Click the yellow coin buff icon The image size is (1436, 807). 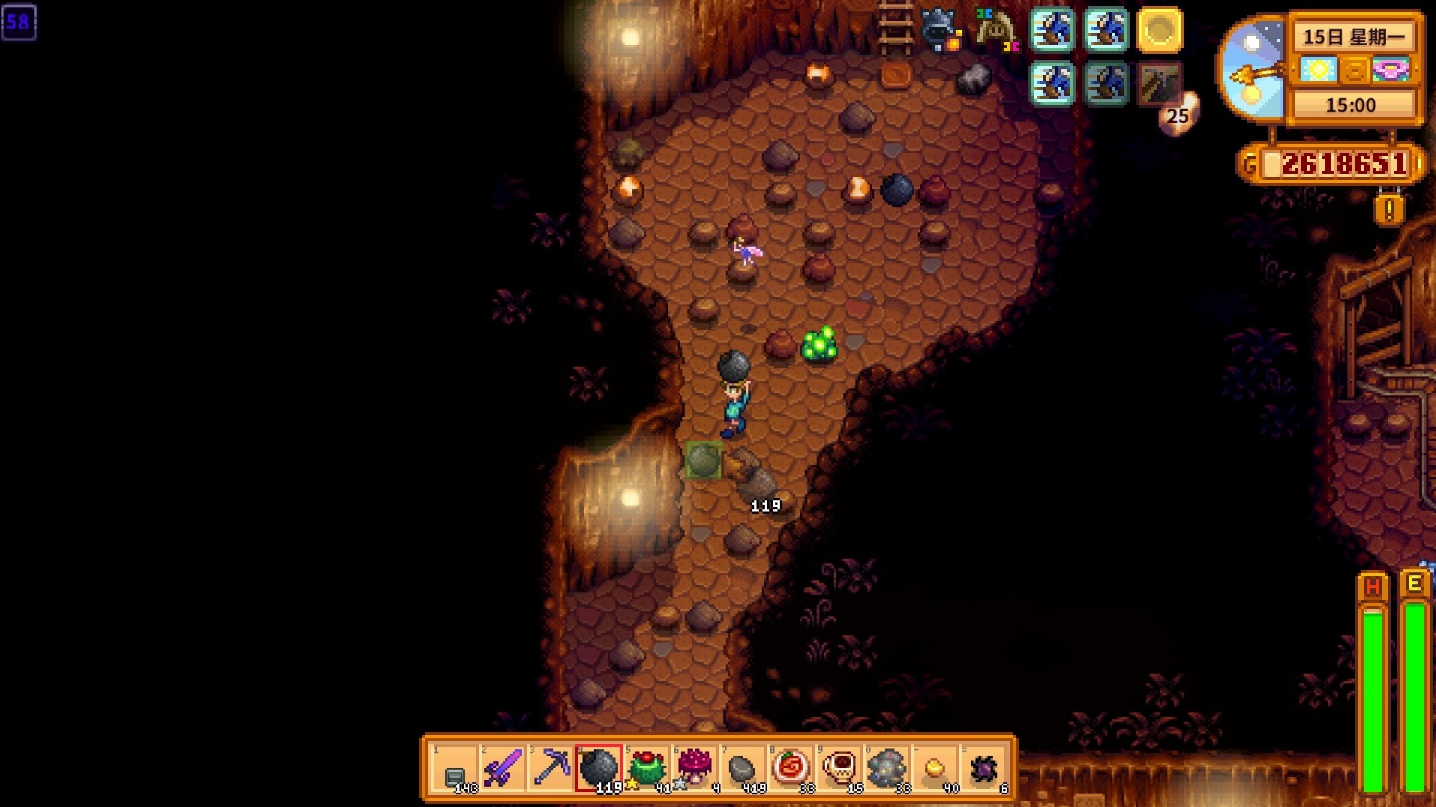tap(1160, 31)
